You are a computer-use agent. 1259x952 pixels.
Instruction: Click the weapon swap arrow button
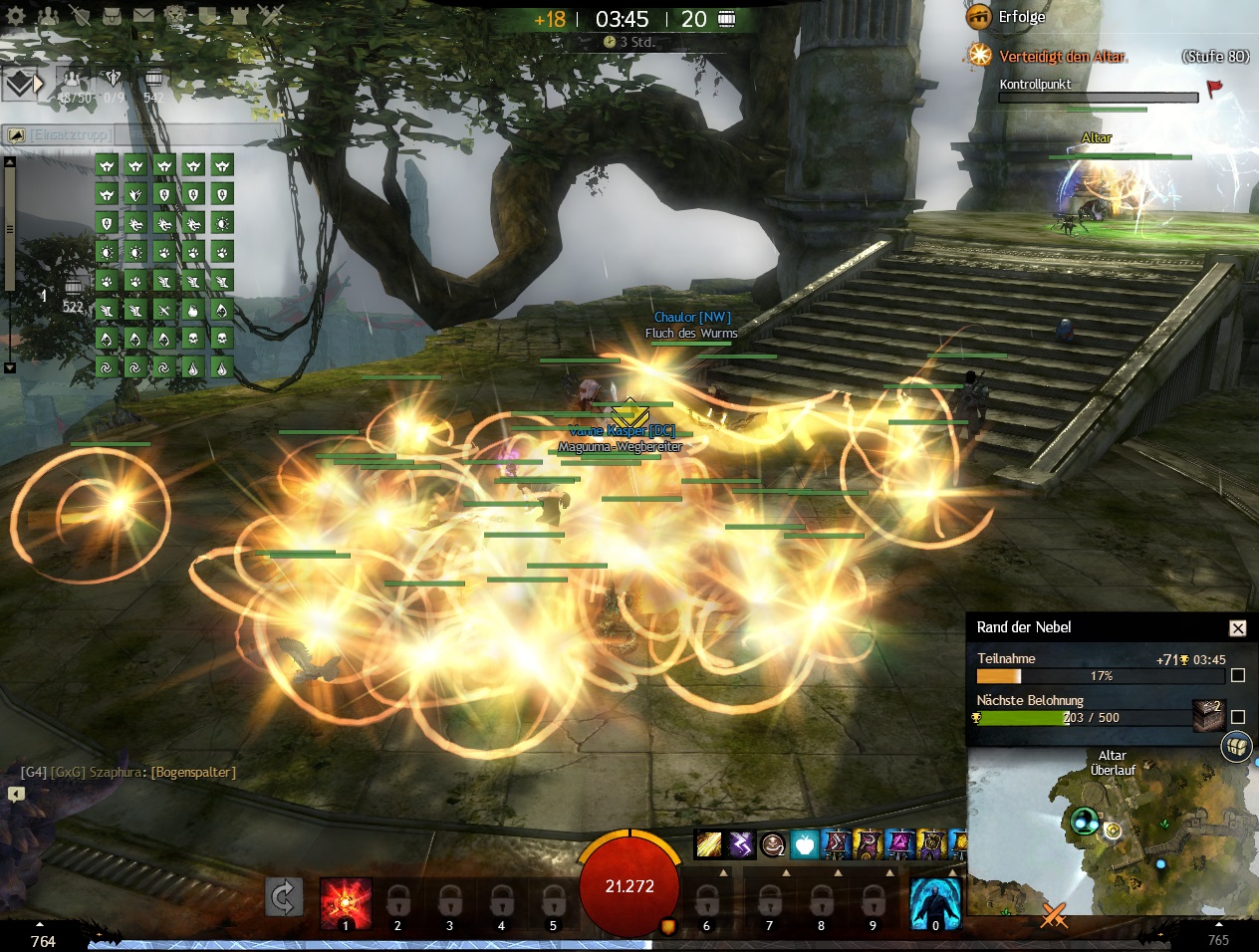coord(283,898)
